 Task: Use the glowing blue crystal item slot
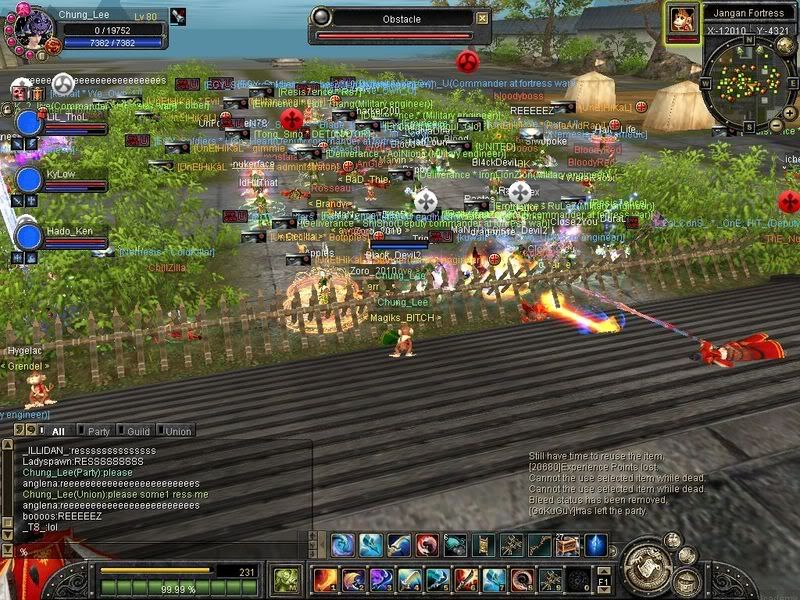(596, 546)
